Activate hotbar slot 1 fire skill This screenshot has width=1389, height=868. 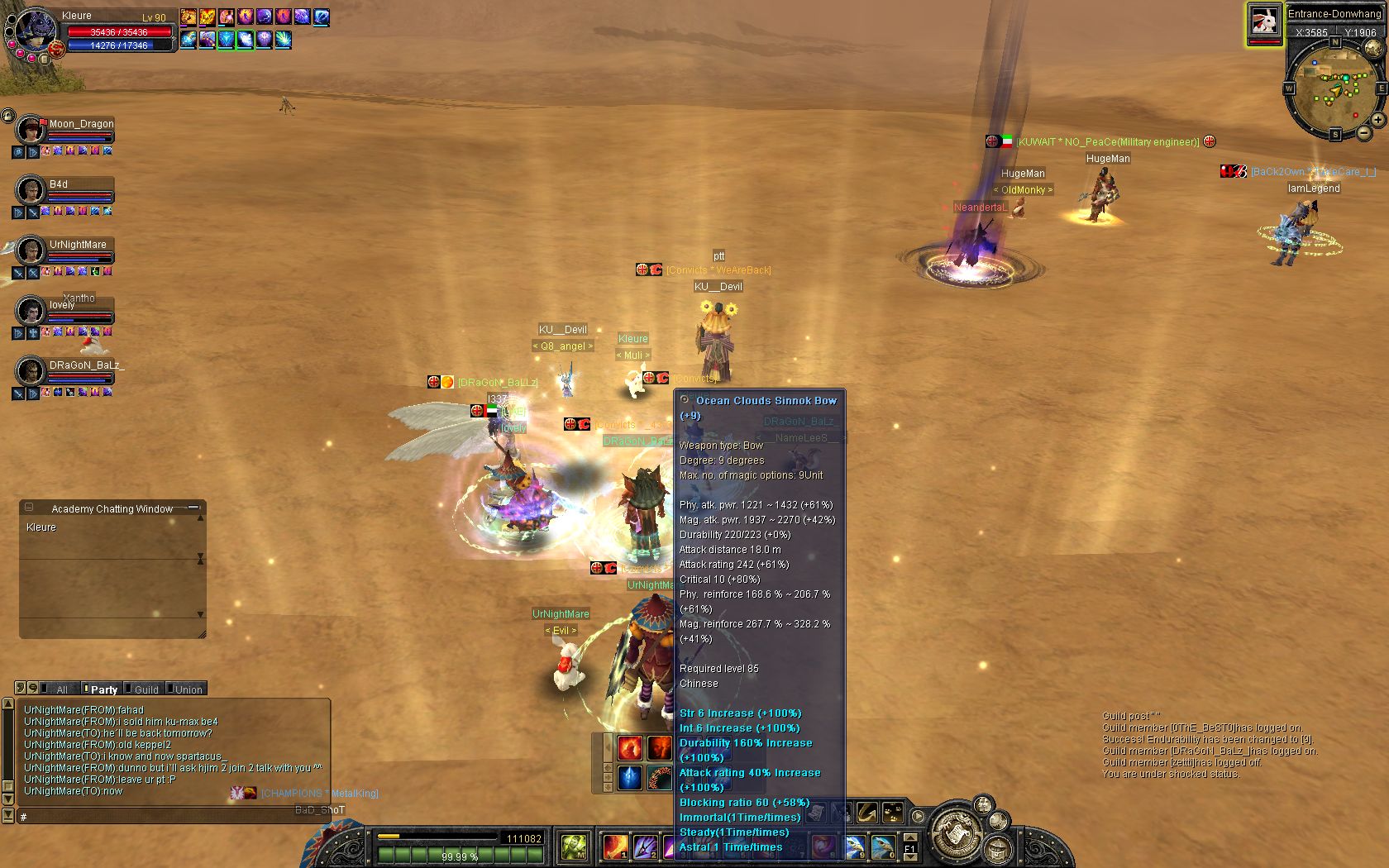(614, 846)
